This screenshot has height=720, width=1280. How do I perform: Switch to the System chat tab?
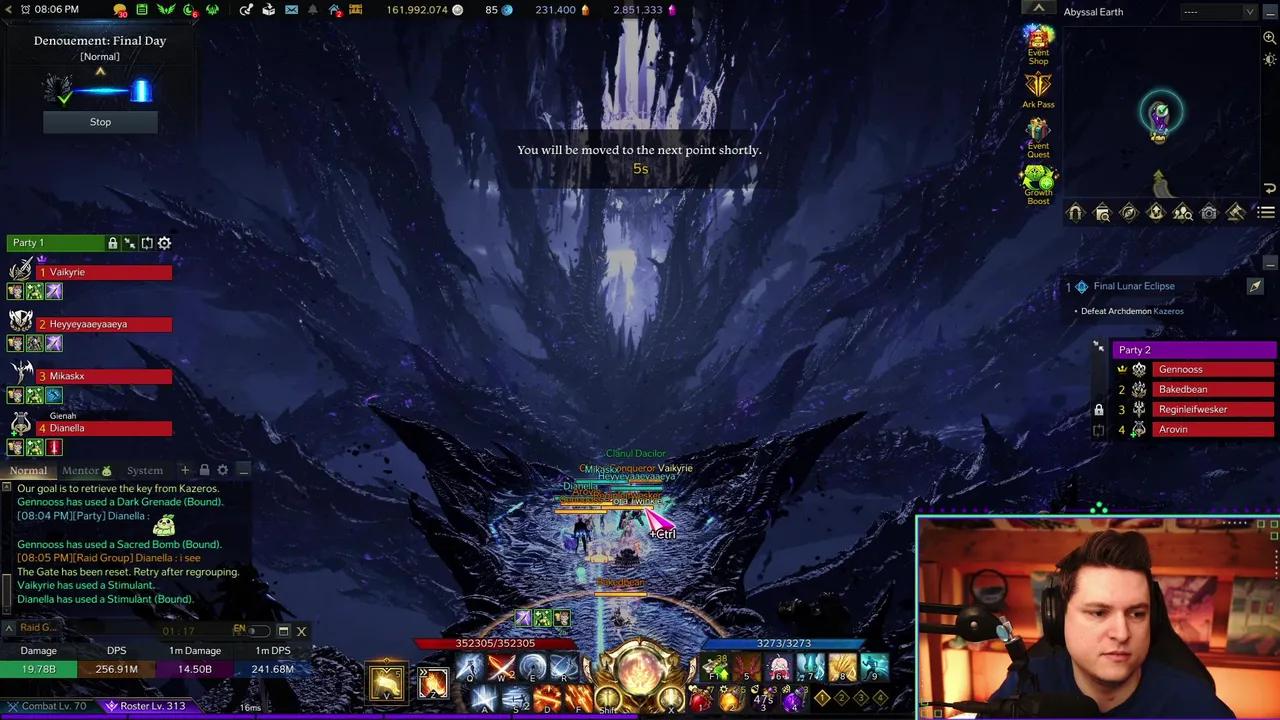pyautogui.click(x=144, y=470)
